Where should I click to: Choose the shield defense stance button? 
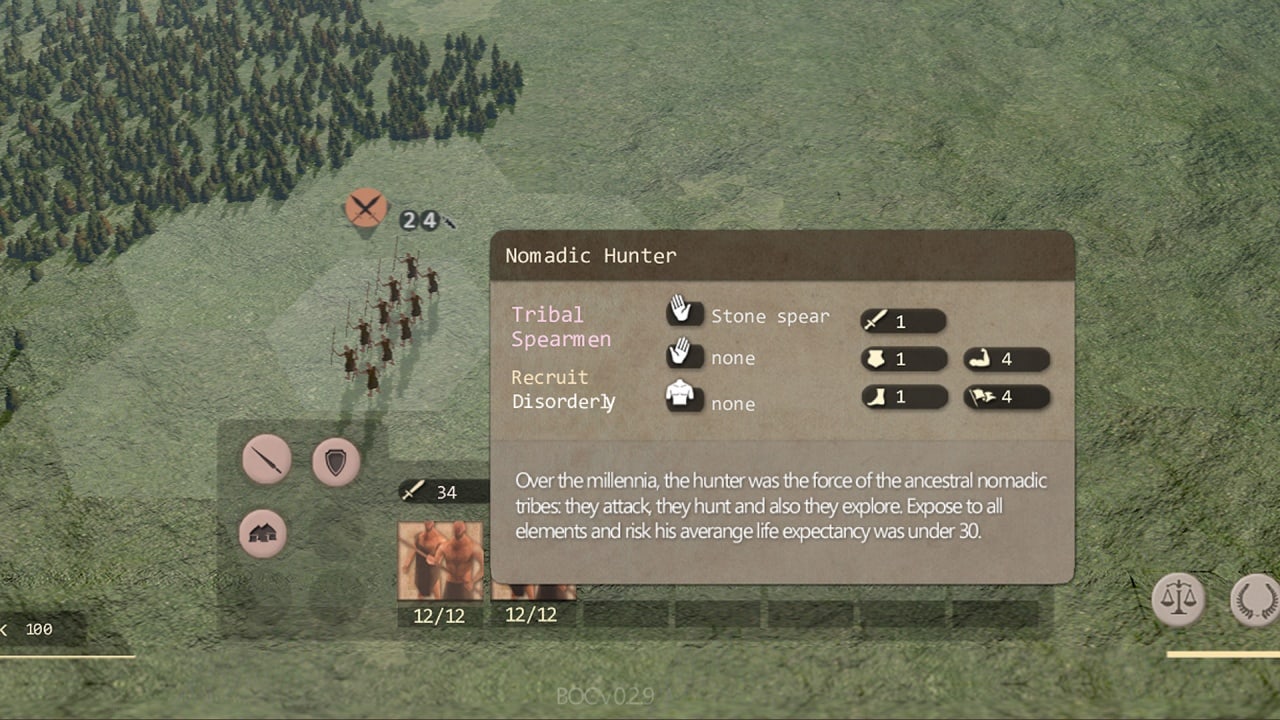336,461
